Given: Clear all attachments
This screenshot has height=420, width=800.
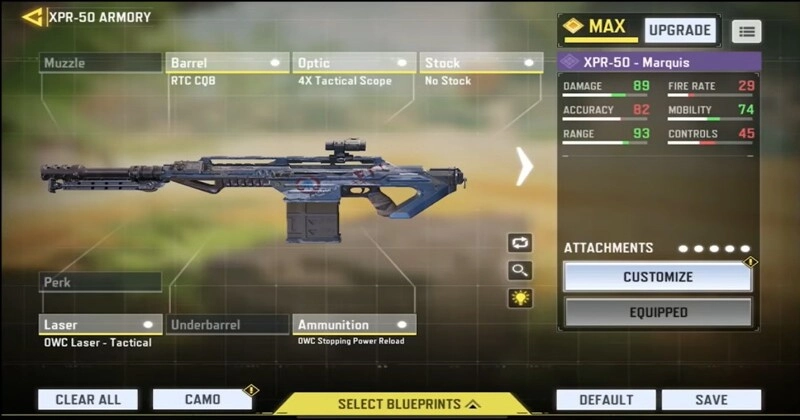Looking at the screenshot, I should [88, 400].
